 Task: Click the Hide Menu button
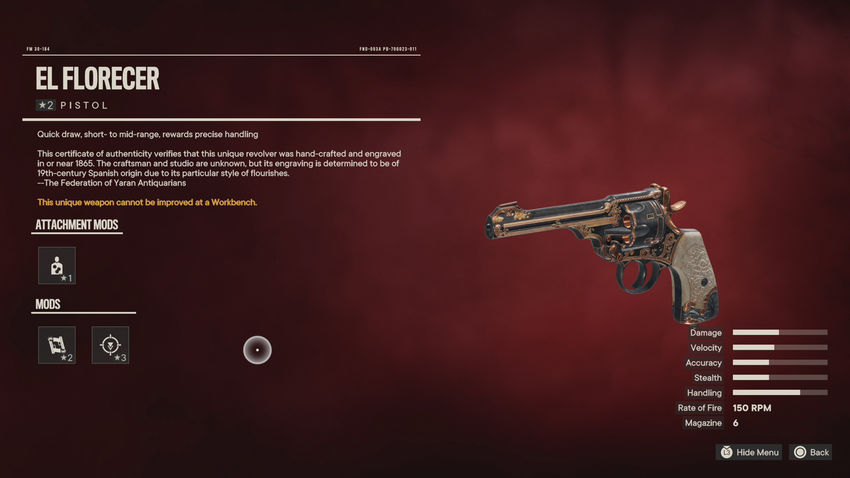749,453
